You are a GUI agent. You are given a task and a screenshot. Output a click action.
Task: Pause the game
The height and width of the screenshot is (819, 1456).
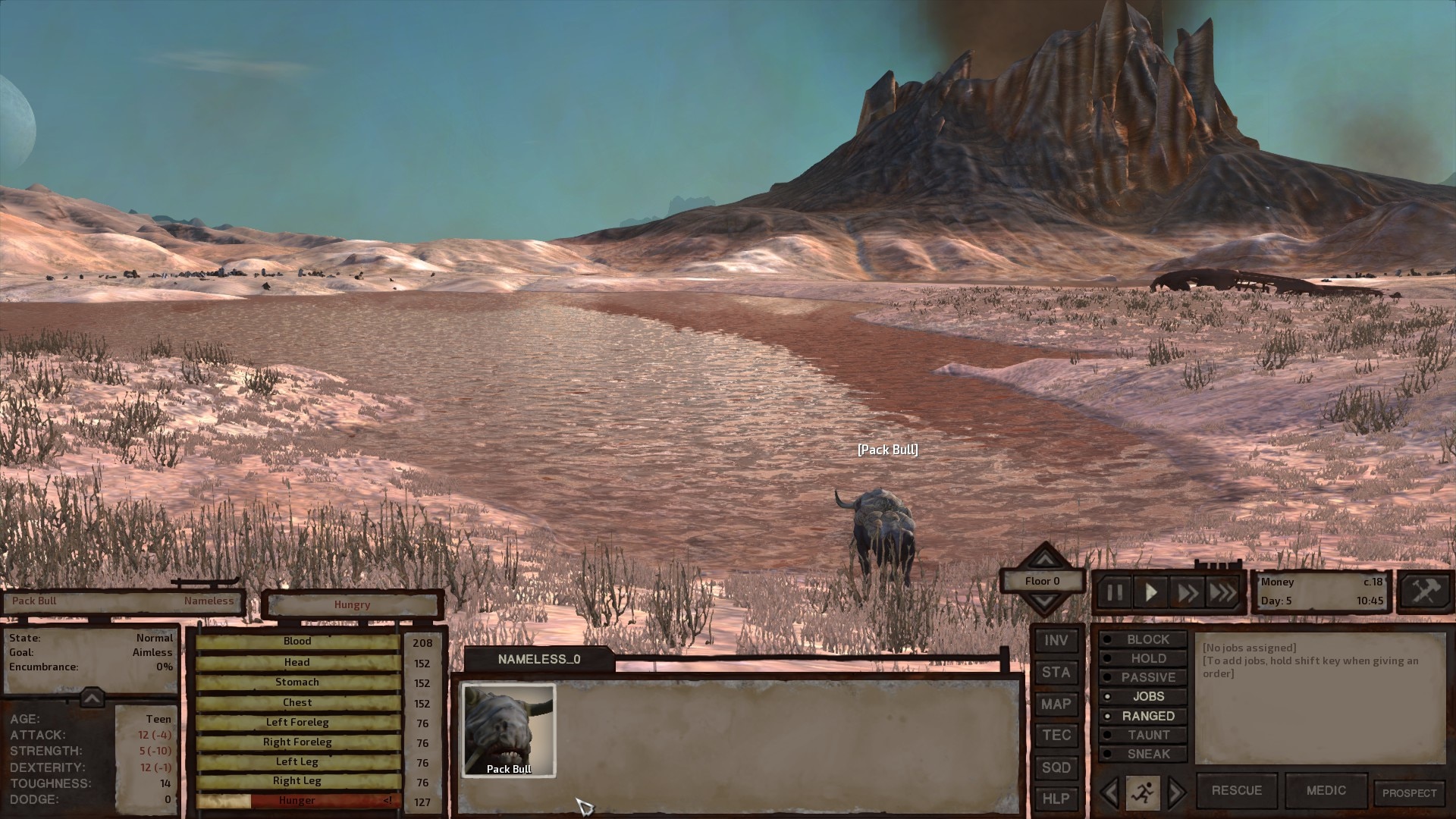click(1114, 592)
